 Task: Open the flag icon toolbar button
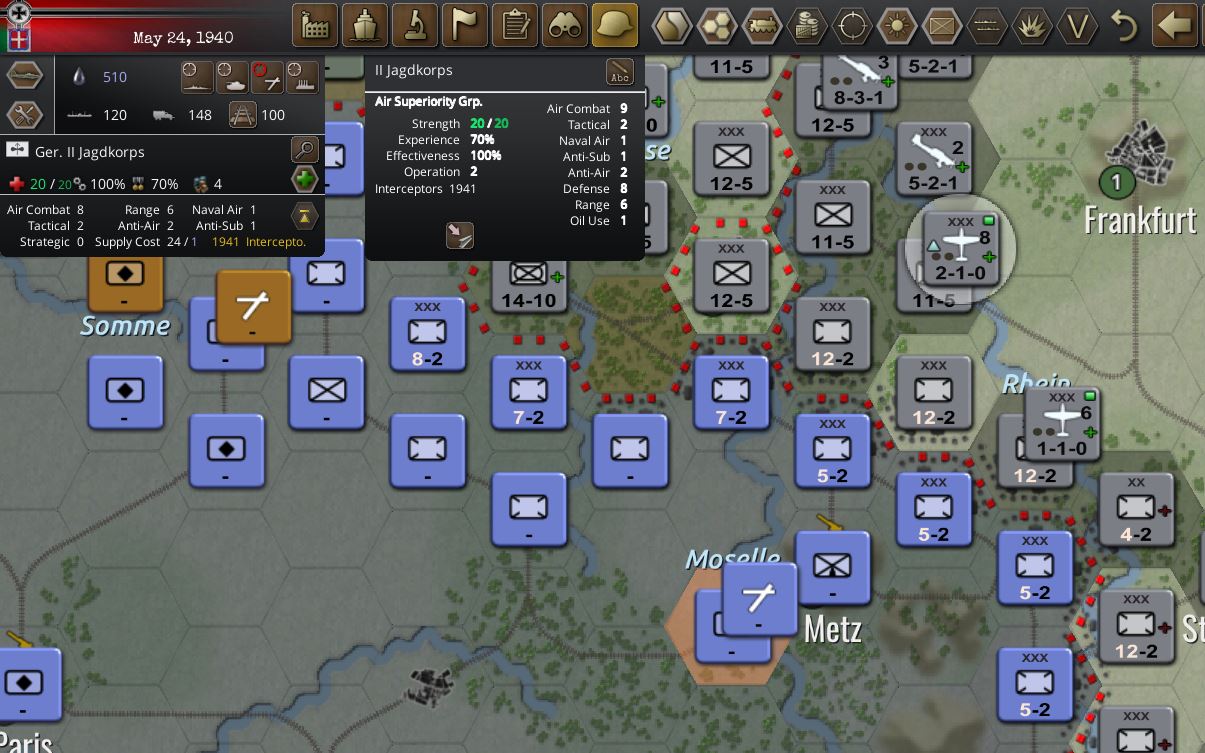[464, 25]
